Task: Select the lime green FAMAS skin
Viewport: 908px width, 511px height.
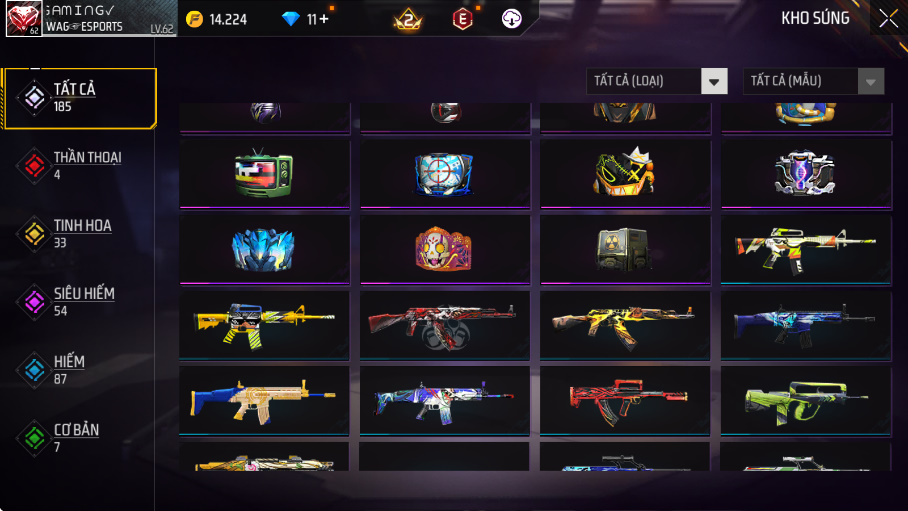Action: (805, 399)
